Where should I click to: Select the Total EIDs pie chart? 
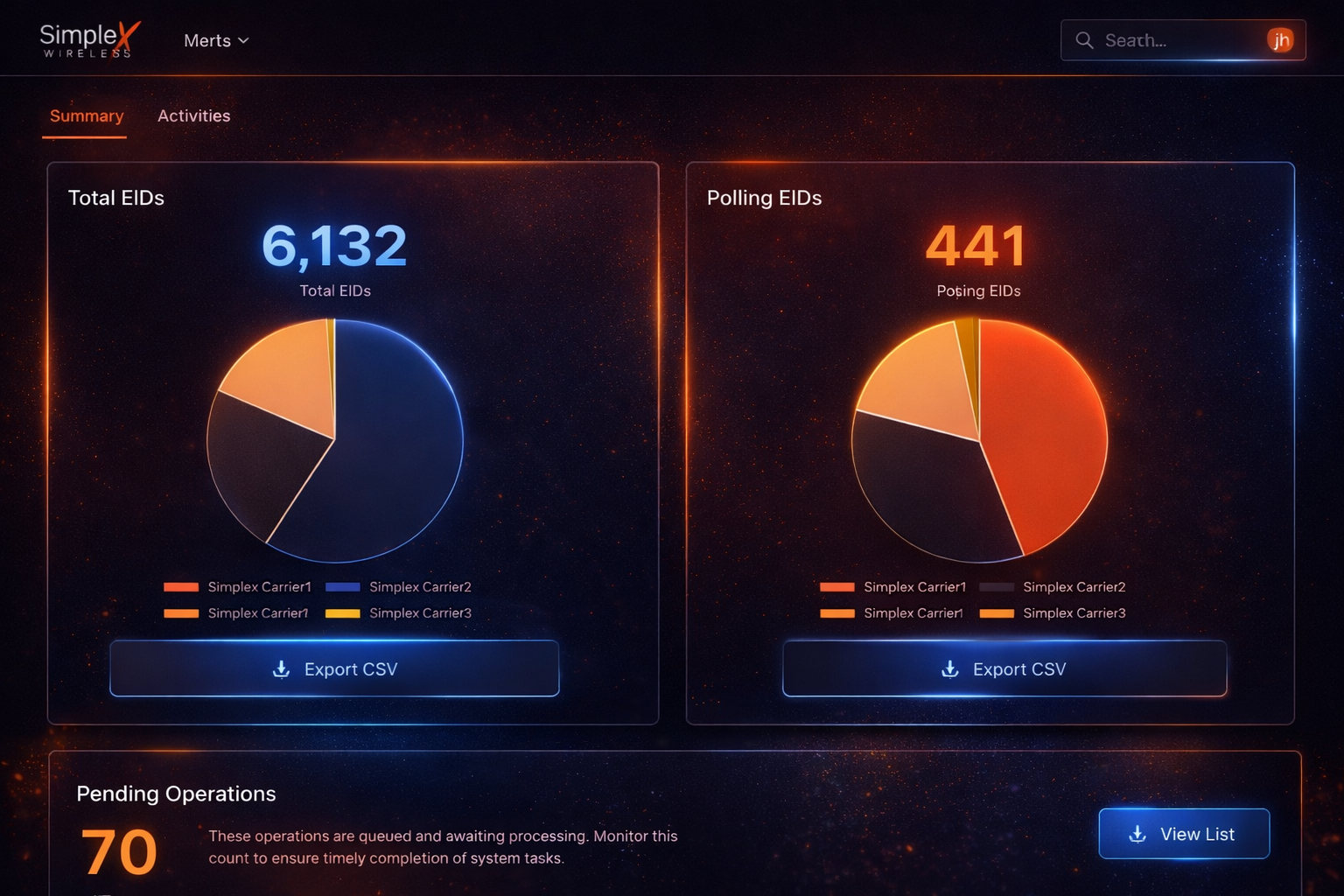click(x=335, y=440)
